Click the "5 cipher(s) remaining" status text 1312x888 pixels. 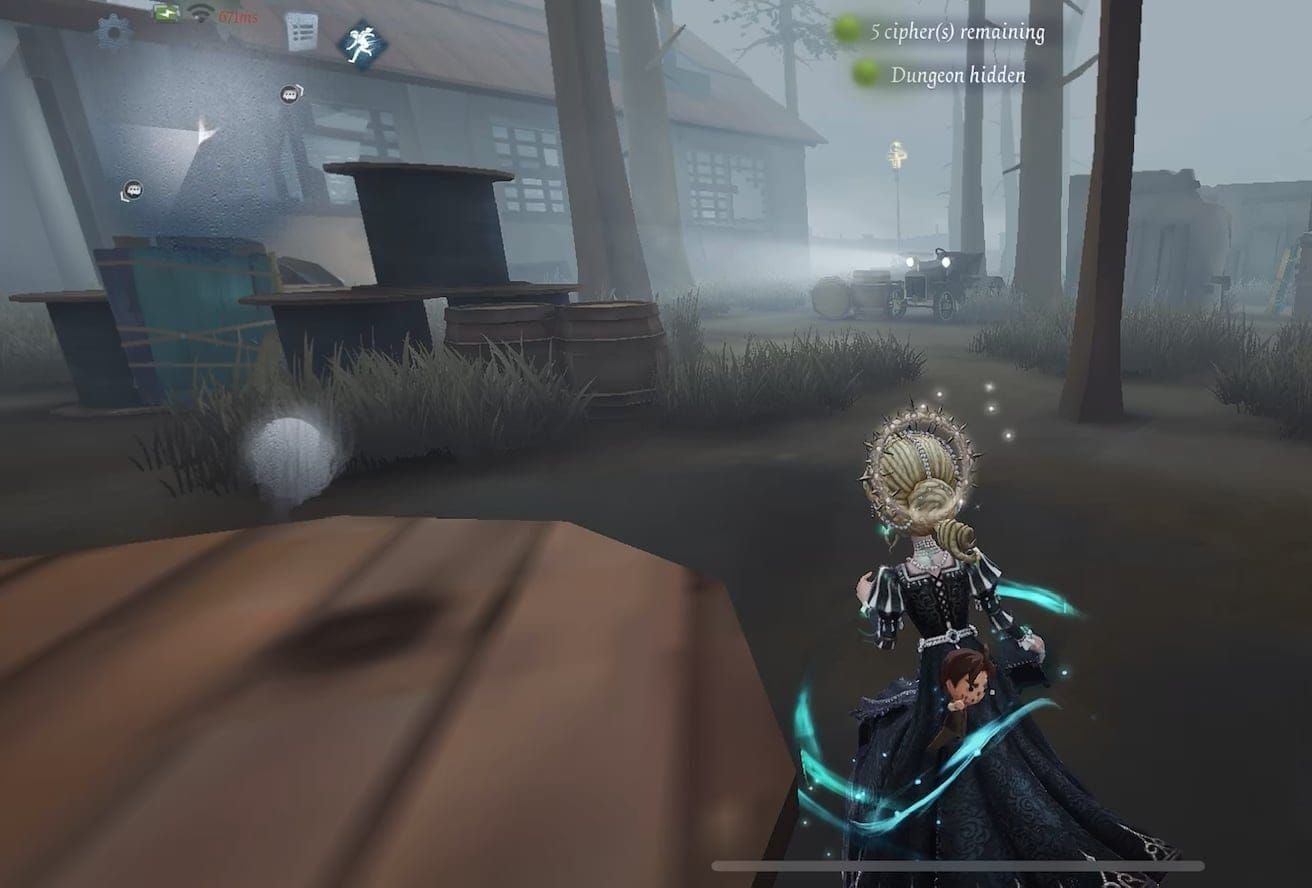point(958,30)
